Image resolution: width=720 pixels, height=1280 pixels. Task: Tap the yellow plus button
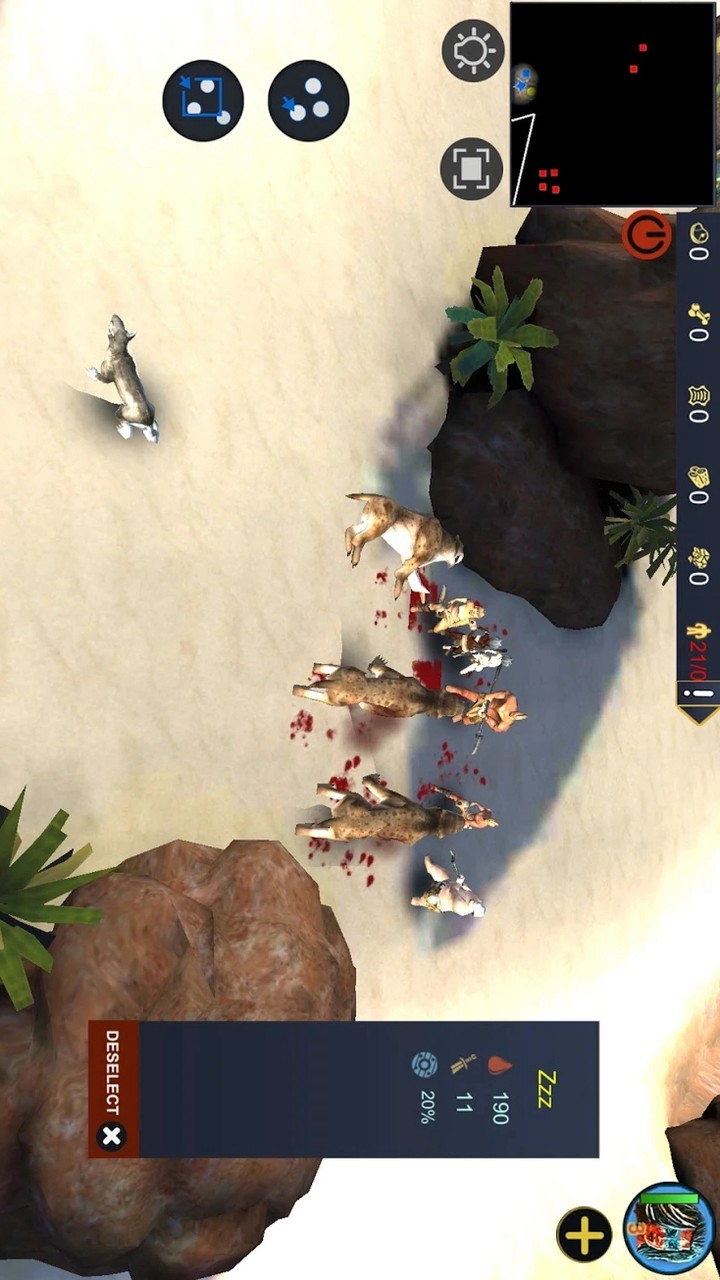click(584, 1236)
